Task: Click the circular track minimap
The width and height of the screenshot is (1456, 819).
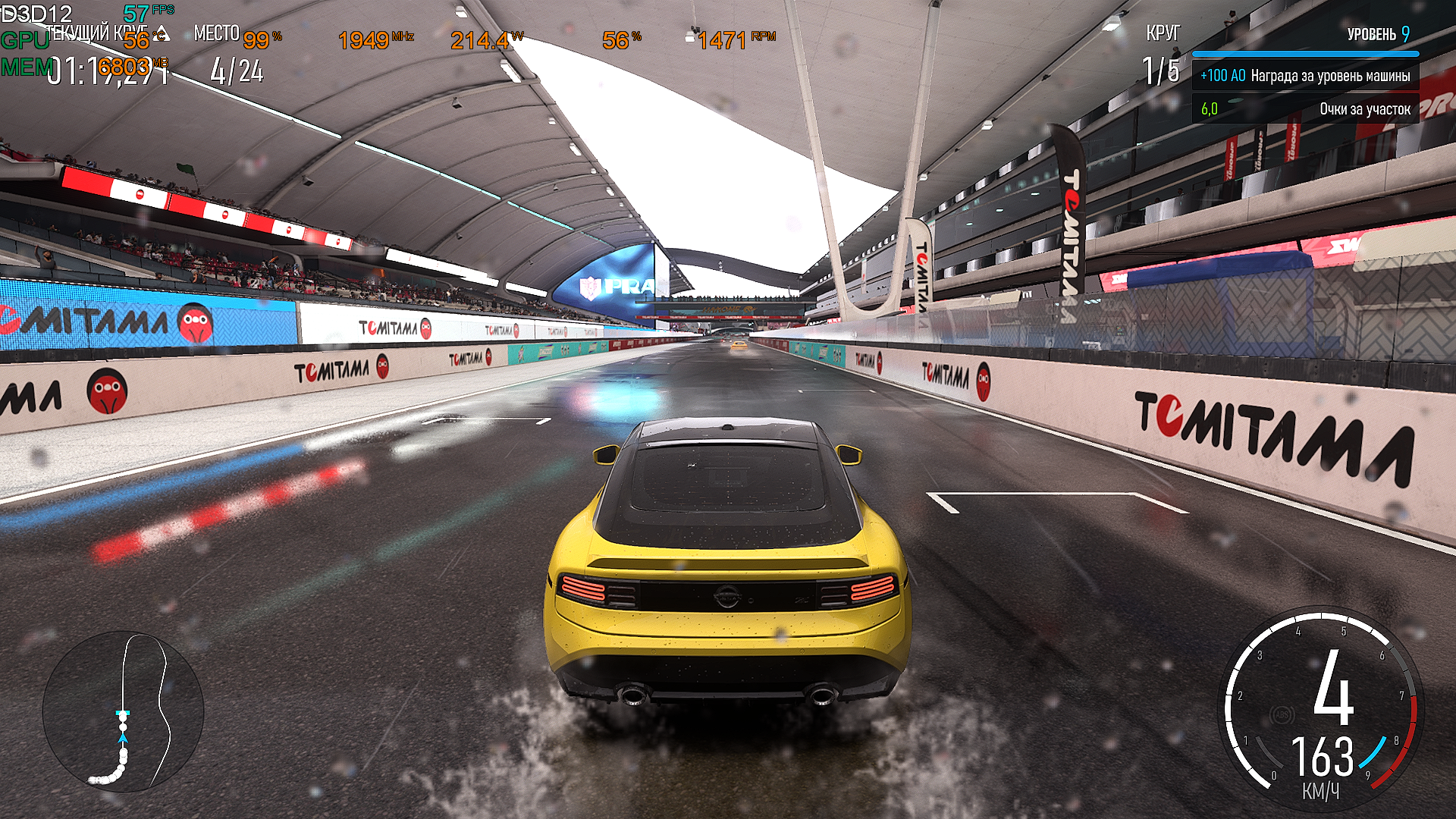Action: pos(123,711)
